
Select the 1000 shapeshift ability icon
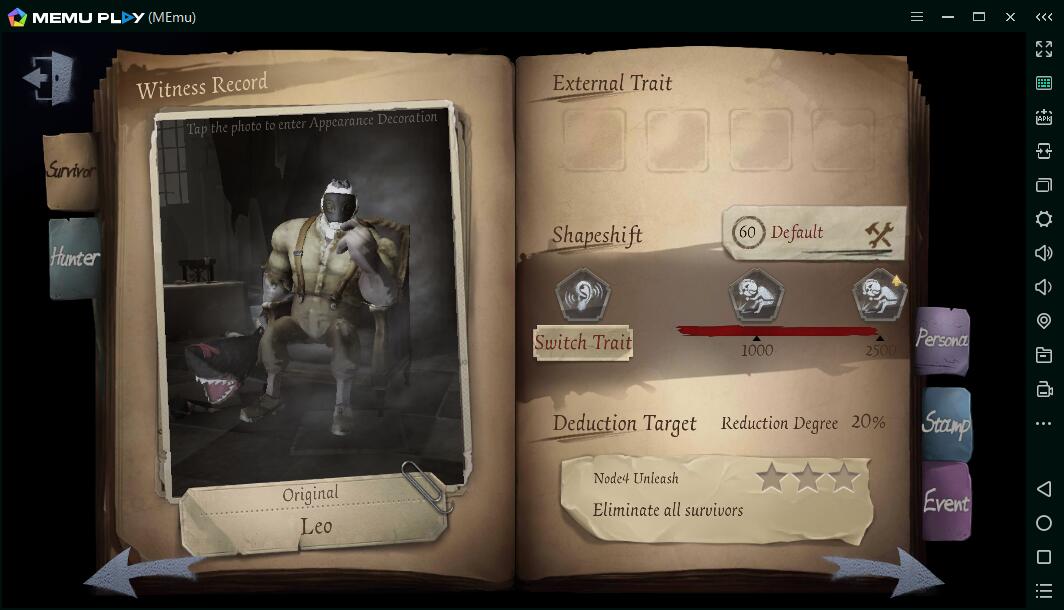pyautogui.click(x=756, y=296)
